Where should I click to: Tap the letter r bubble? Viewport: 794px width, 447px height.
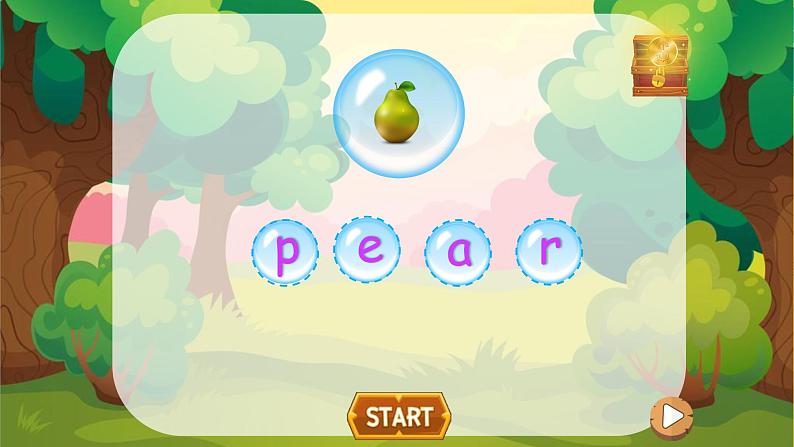point(548,250)
